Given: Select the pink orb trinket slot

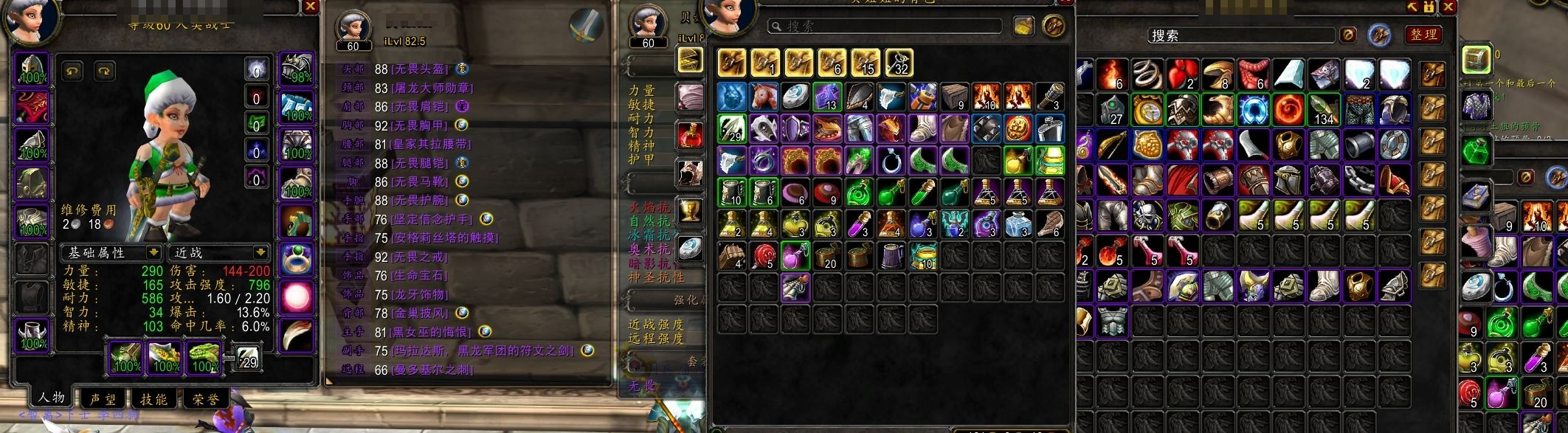Looking at the screenshot, I should pyautogui.click(x=297, y=297).
